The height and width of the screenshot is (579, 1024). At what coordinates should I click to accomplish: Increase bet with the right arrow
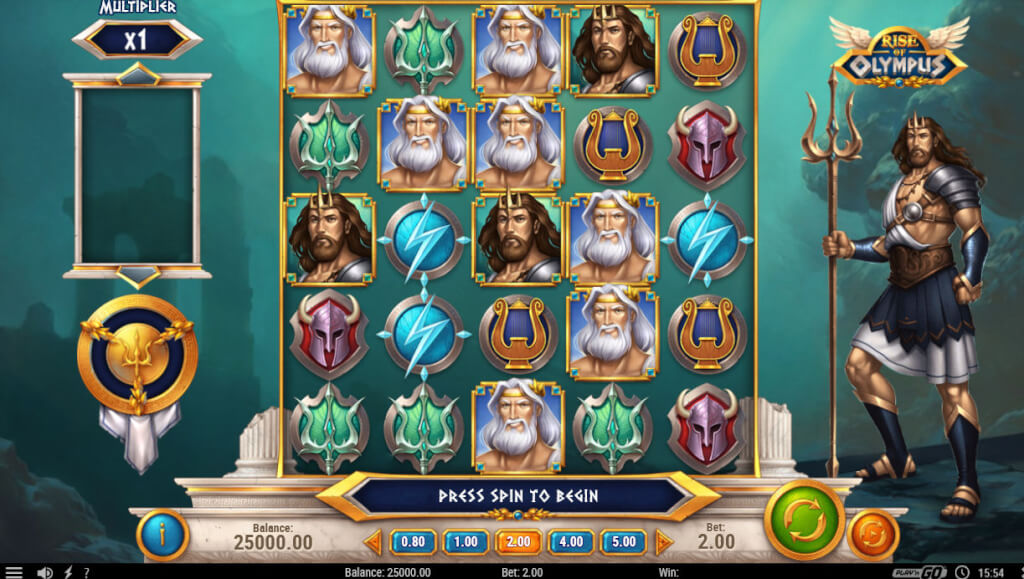click(x=662, y=542)
